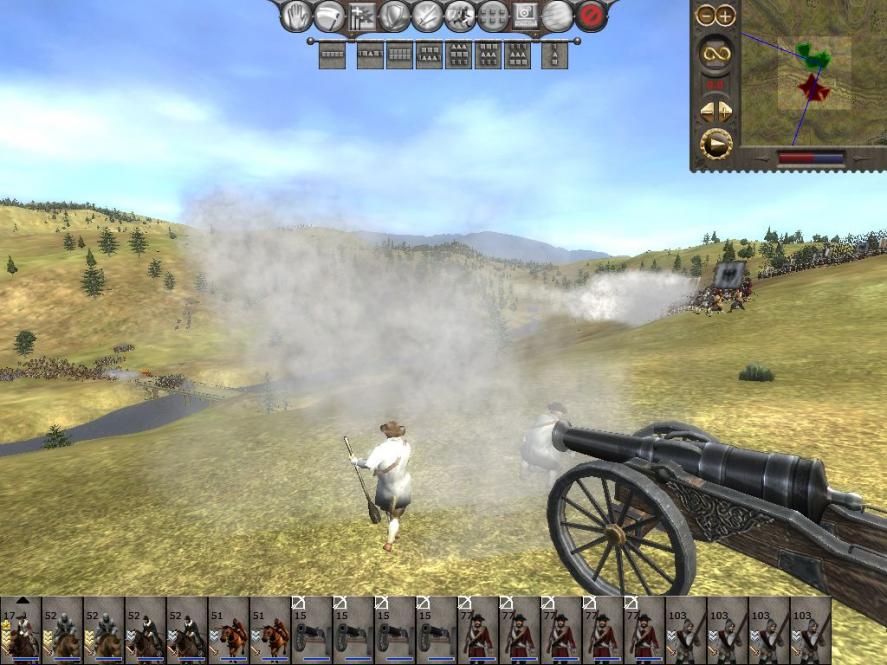Click the halt order hand icon

(x=296, y=16)
